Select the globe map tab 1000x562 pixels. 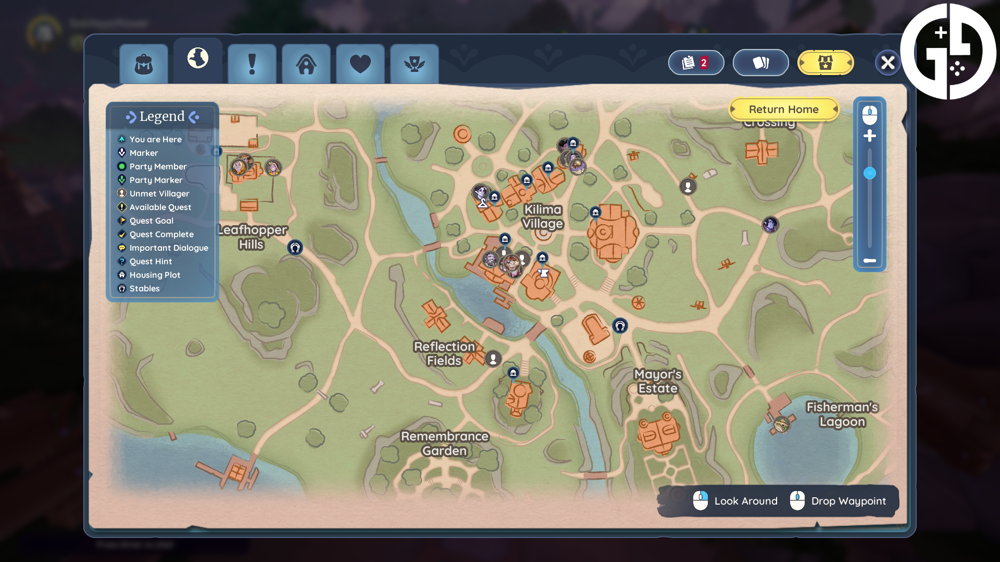tap(197, 60)
